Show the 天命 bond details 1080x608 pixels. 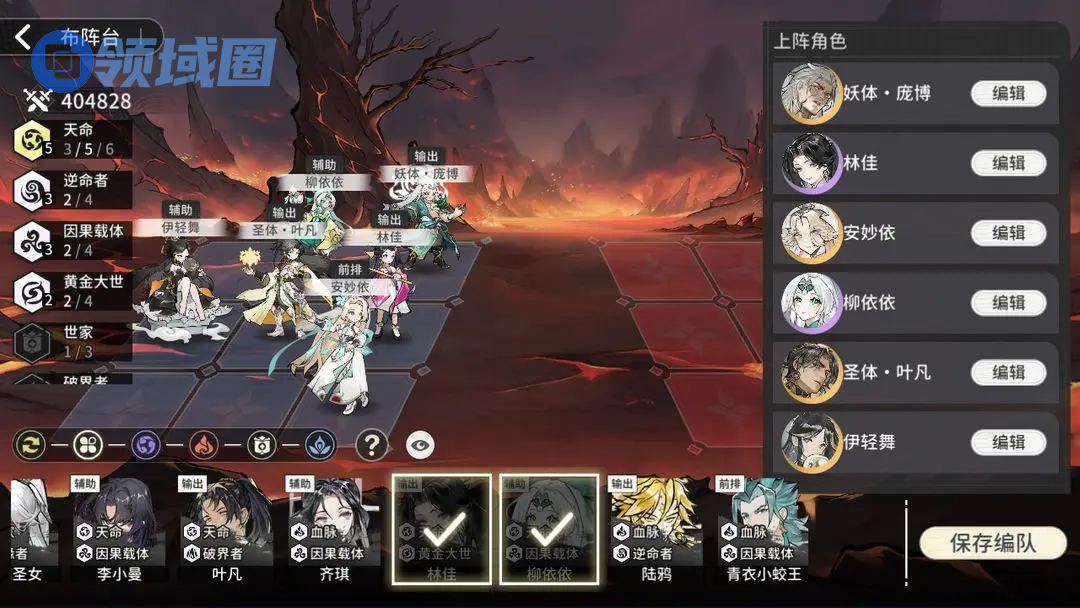pyautogui.click(x=72, y=139)
